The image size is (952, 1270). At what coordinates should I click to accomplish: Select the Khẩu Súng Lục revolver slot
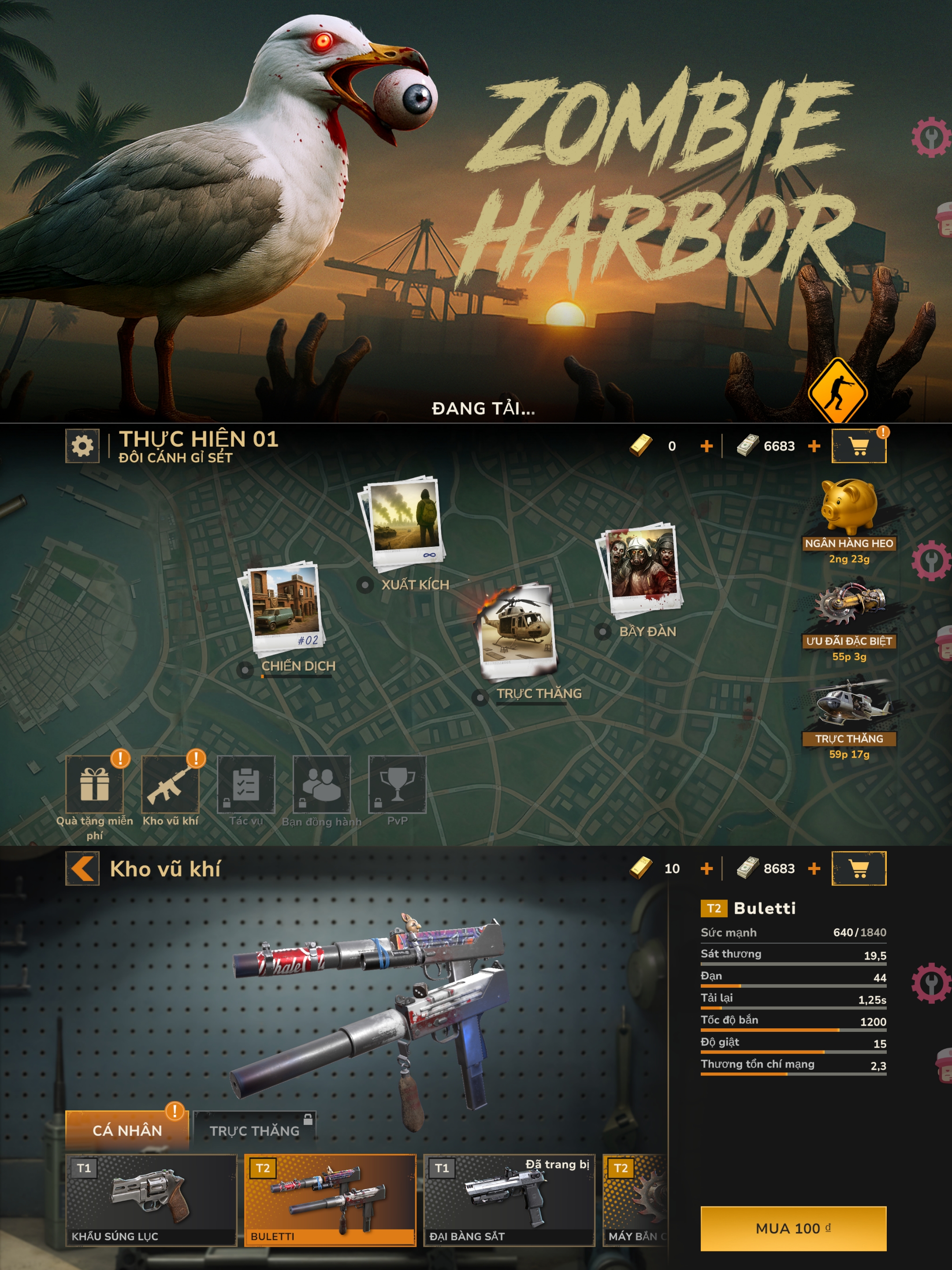(x=151, y=1199)
